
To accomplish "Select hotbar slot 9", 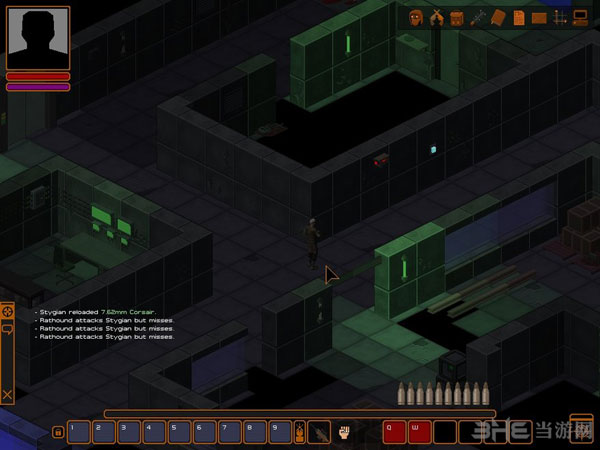I will [277, 432].
